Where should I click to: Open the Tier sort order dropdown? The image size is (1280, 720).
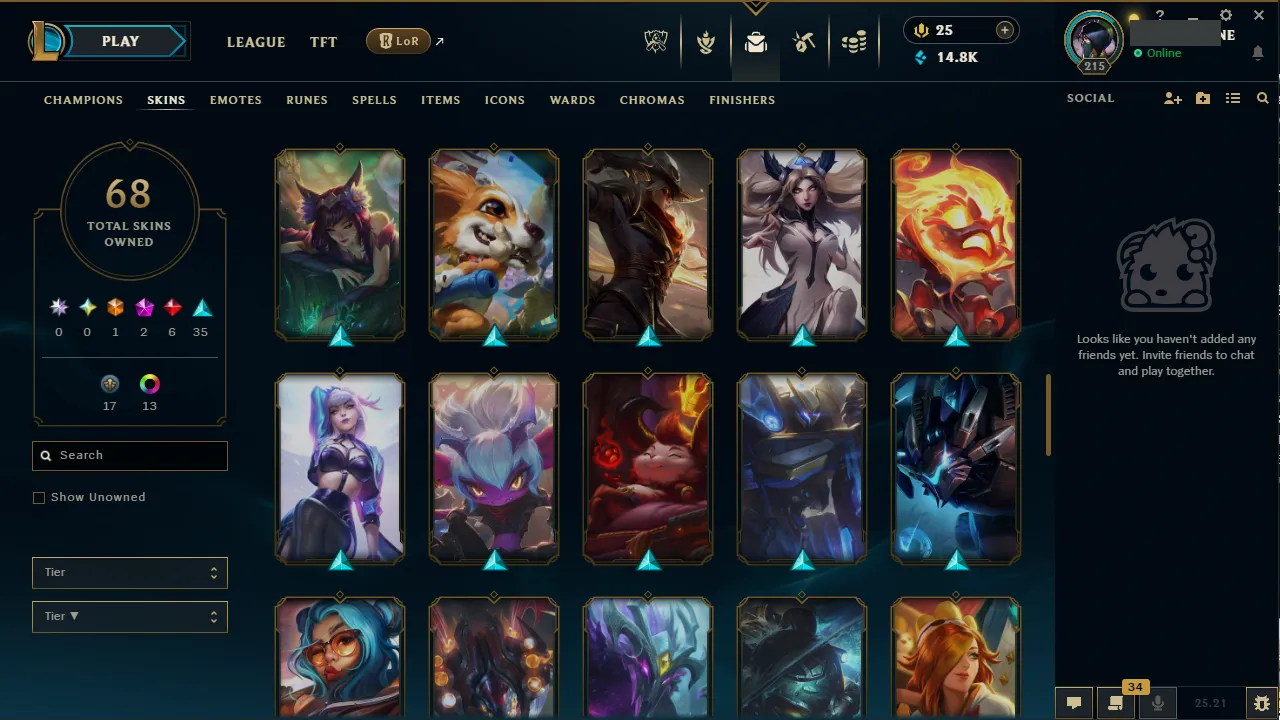pos(129,616)
